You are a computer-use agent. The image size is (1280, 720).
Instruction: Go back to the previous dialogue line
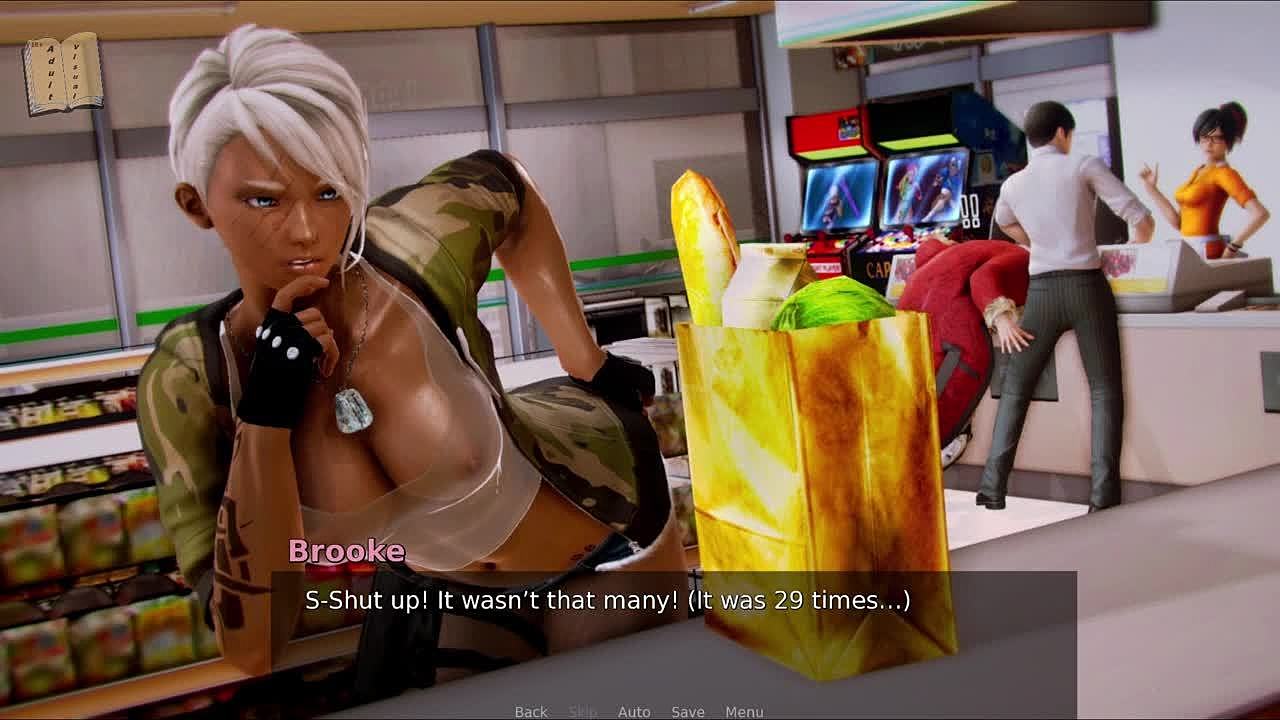click(531, 712)
